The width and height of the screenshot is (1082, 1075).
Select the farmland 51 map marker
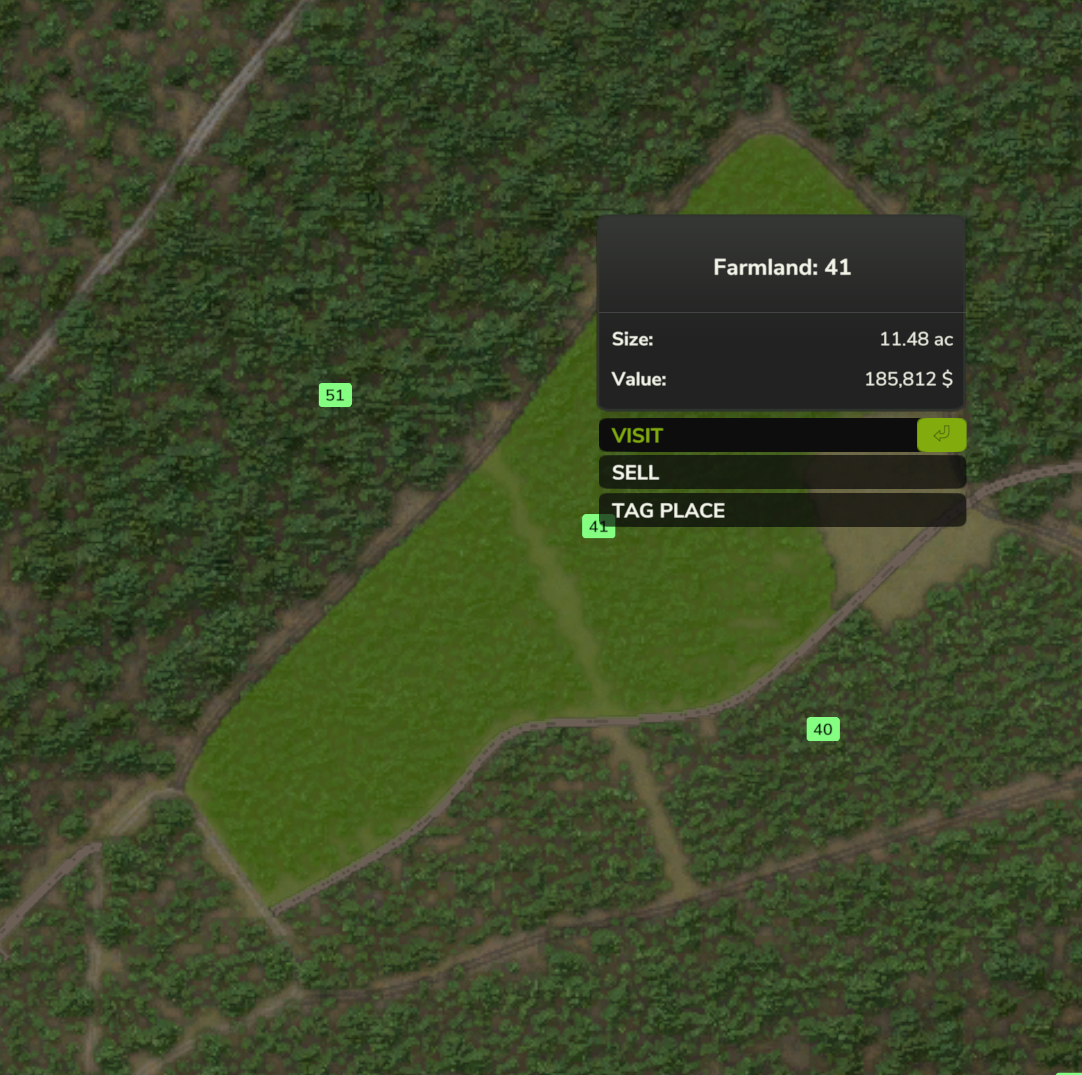click(335, 395)
